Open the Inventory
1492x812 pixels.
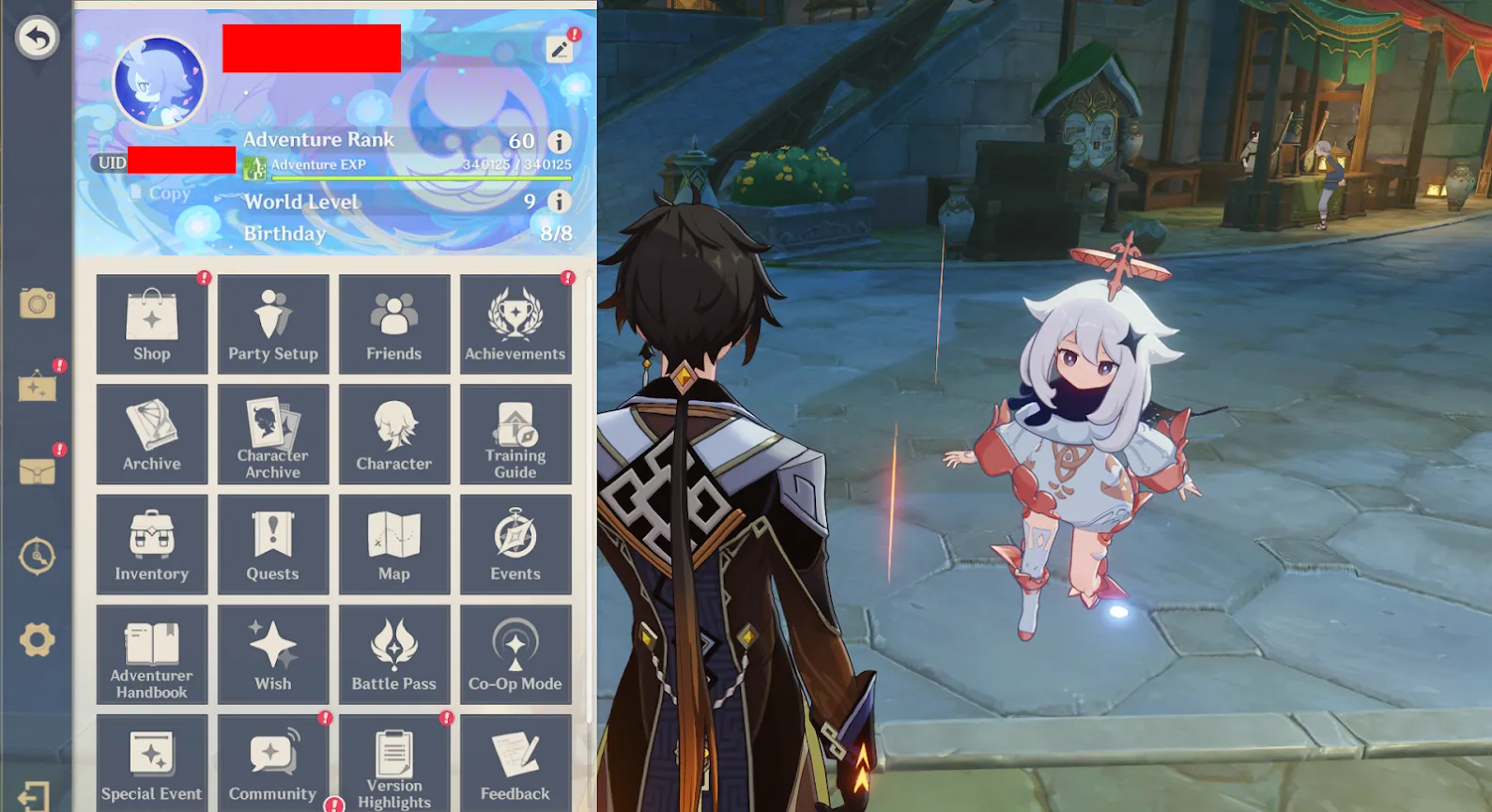coord(151,544)
